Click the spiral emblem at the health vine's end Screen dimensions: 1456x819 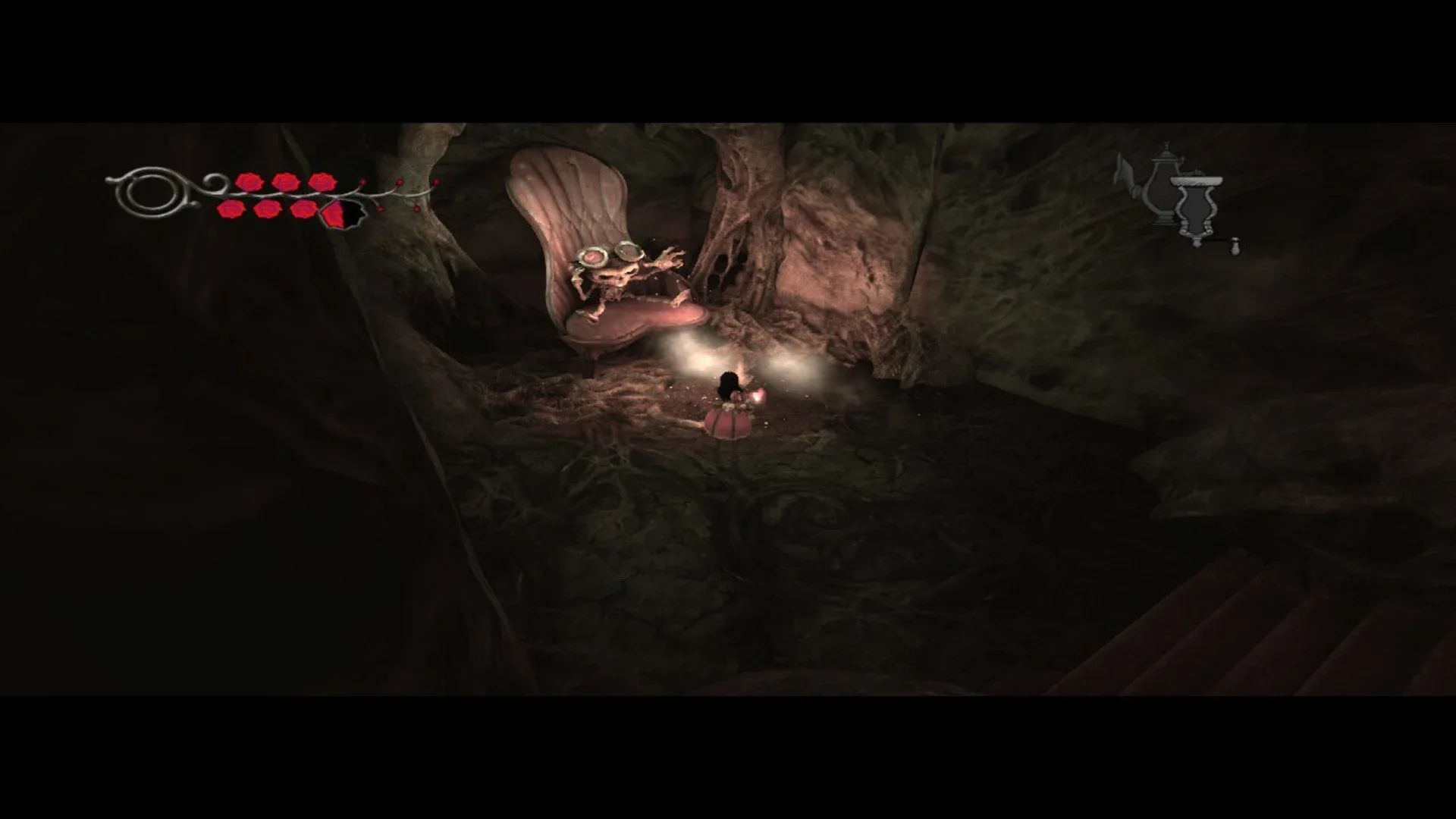click(x=149, y=190)
